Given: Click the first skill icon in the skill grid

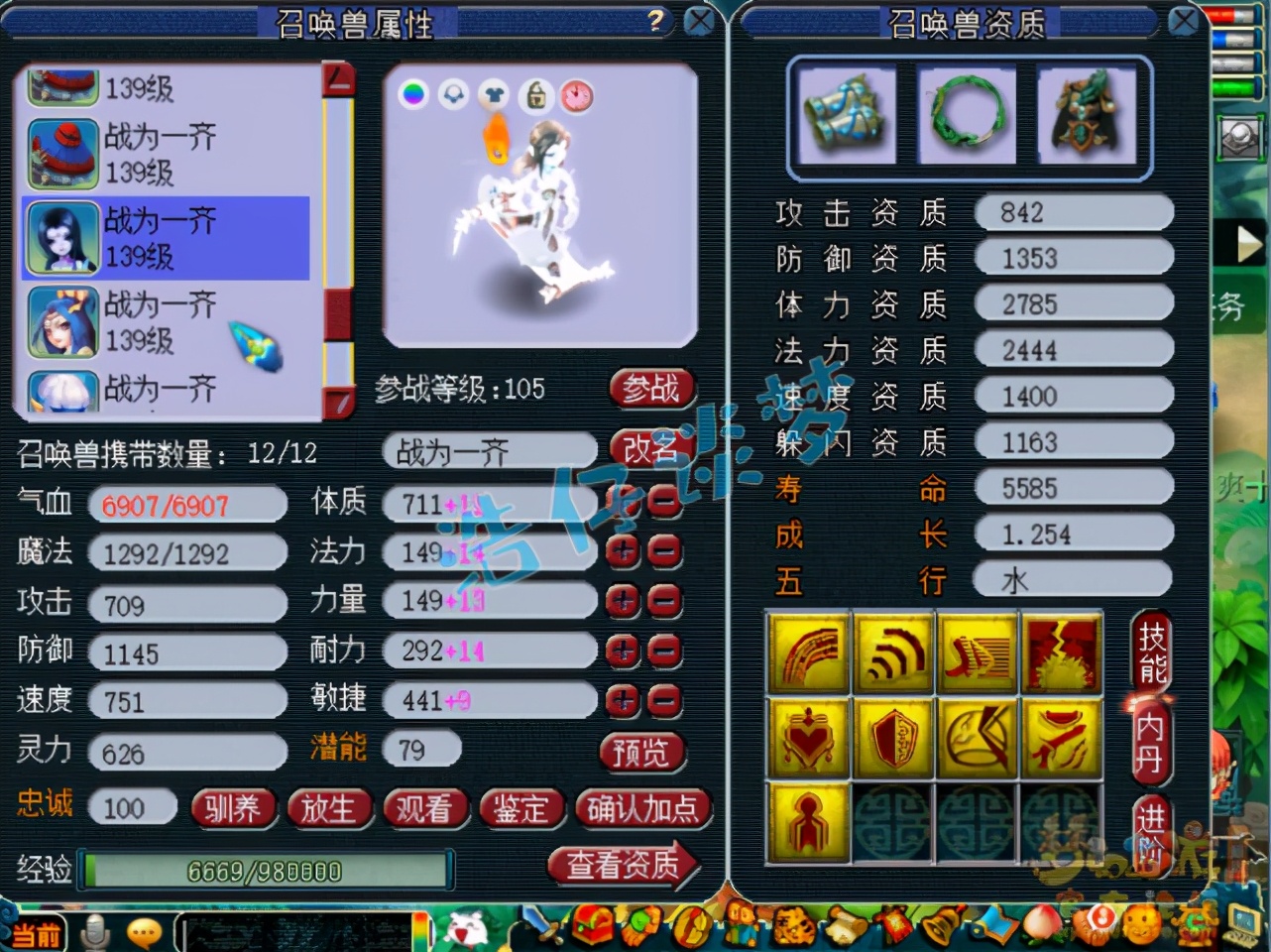Looking at the screenshot, I should tap(808, 654).
